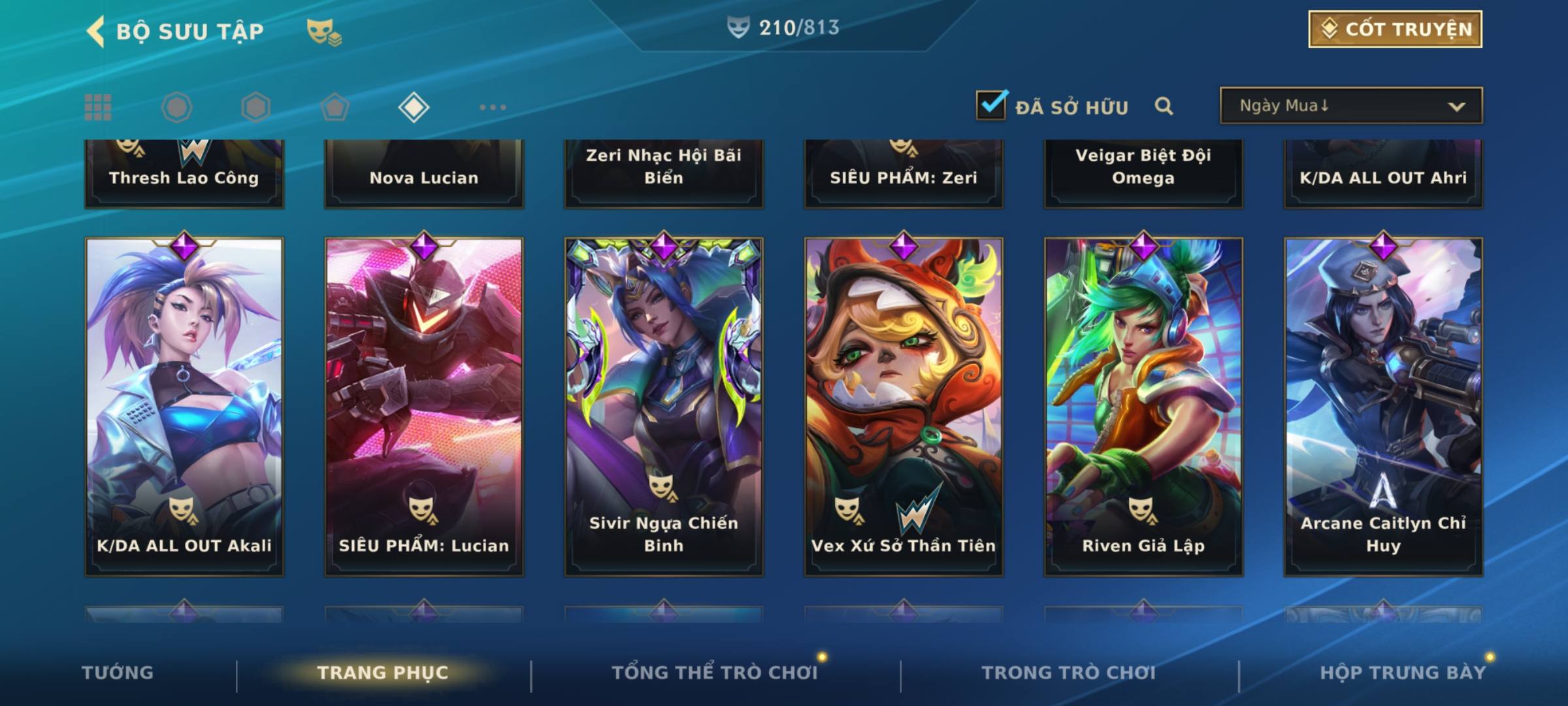Open the Trong Trò Chơi tab

(x=1069, y=673)
